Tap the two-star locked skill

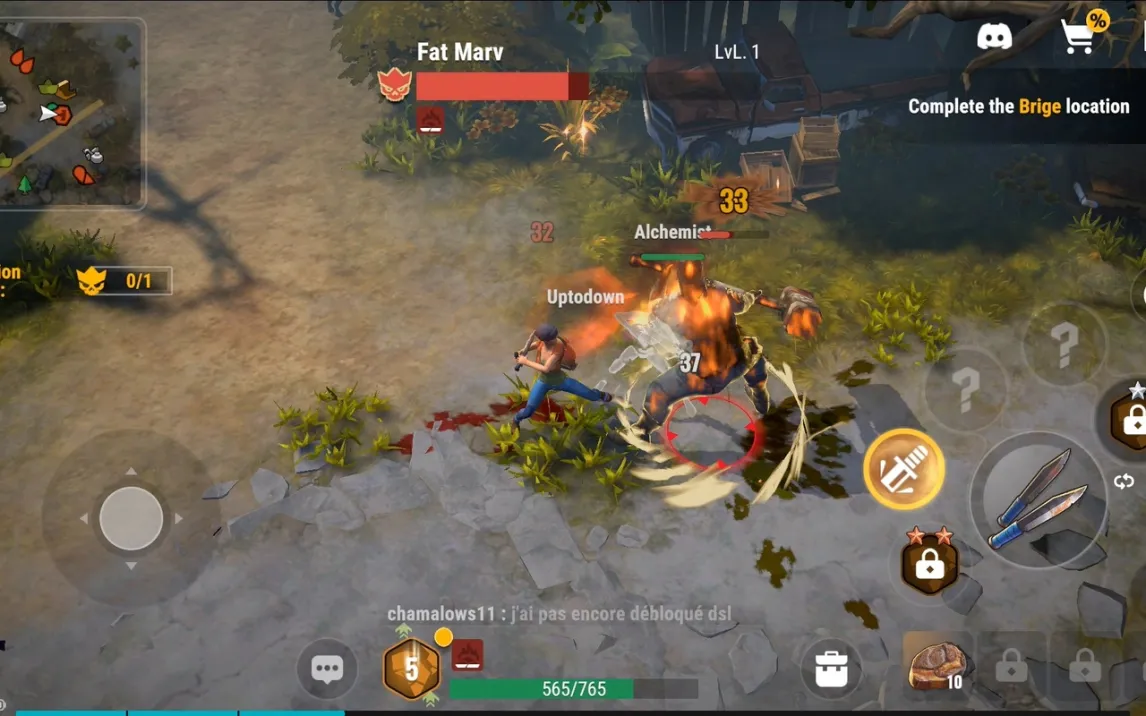930,562
